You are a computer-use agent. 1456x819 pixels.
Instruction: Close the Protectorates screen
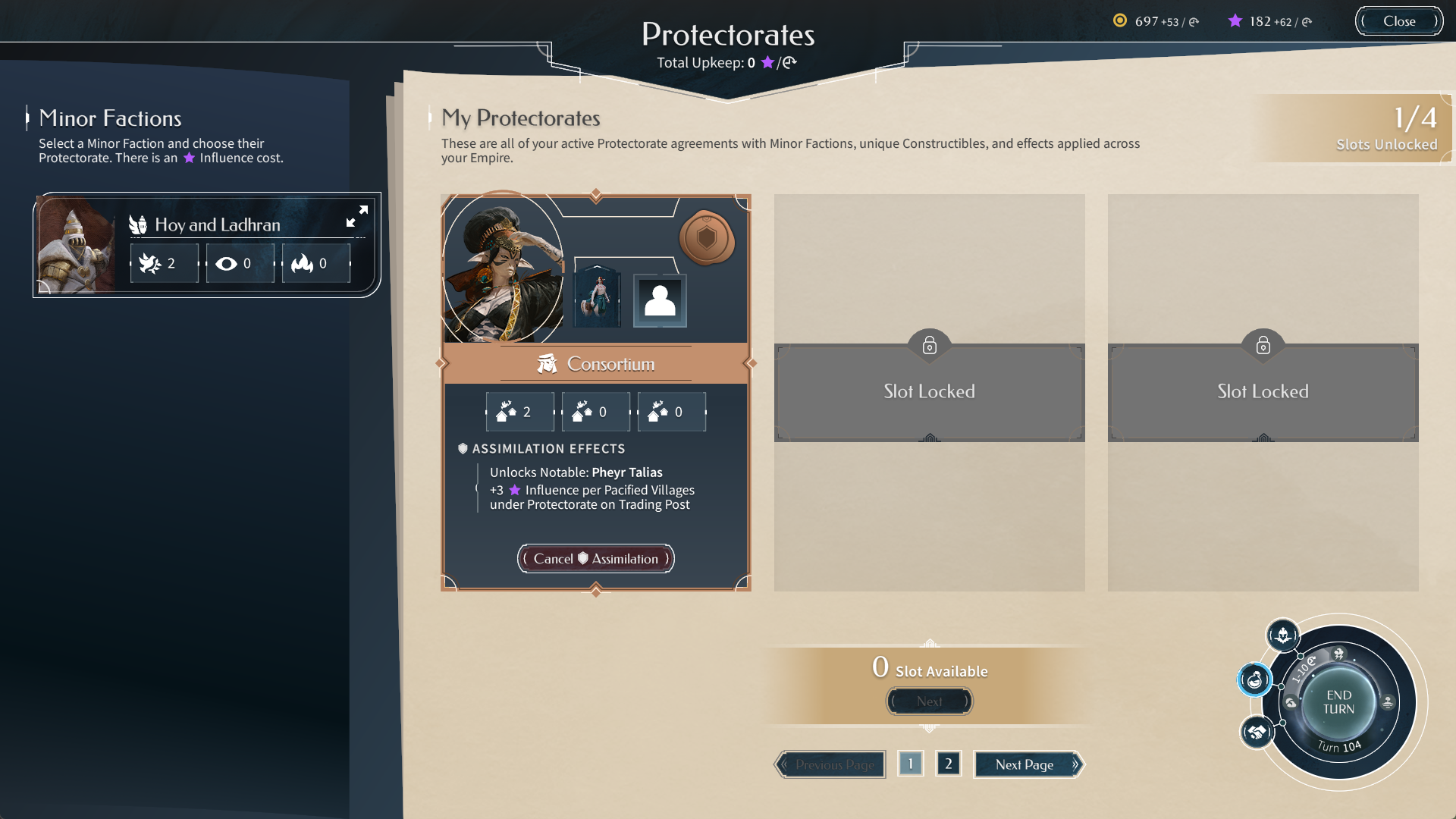pyautogui.click(x=1398, y=21)
